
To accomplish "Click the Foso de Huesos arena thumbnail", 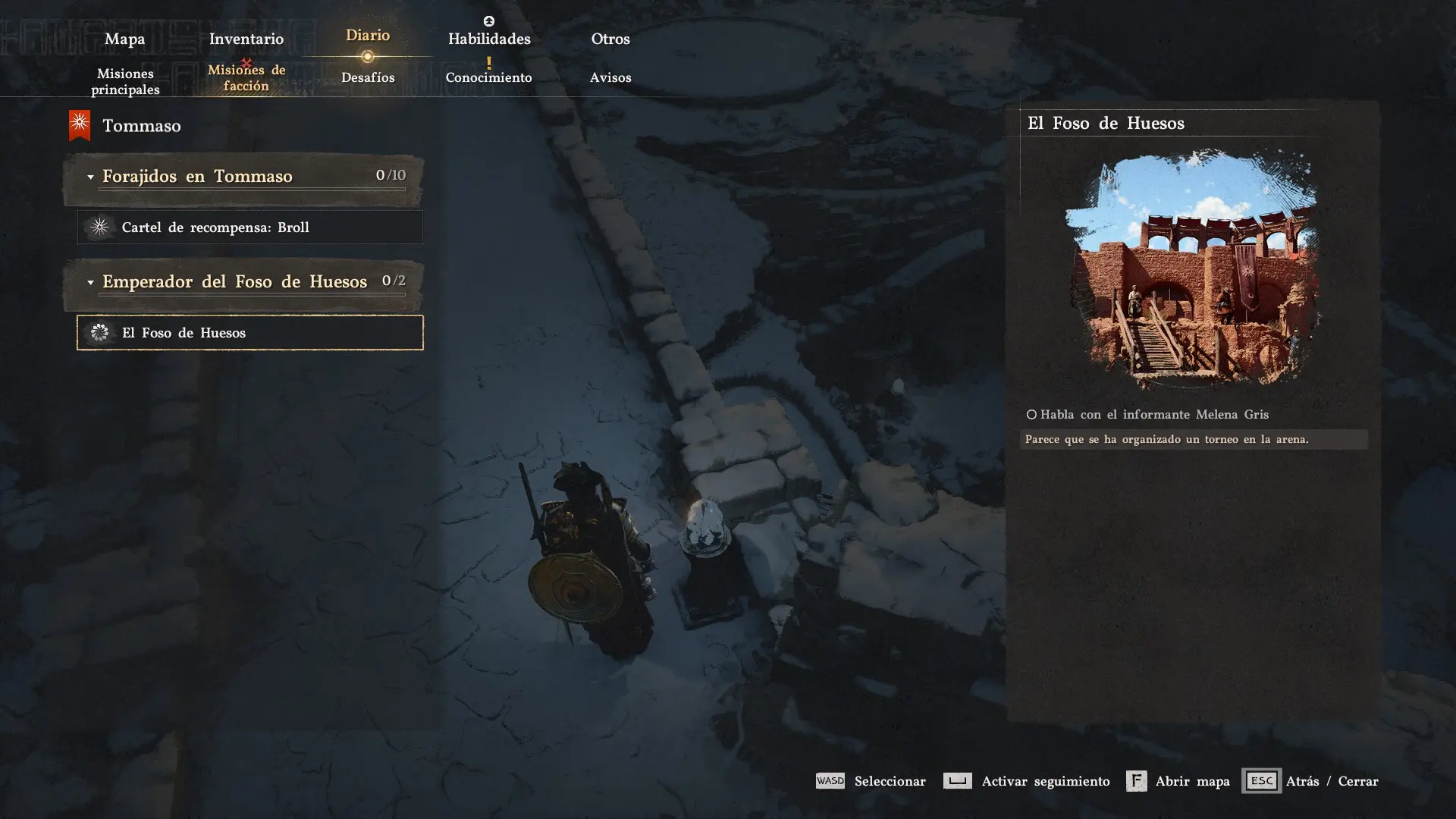I will pos(1192,269).
